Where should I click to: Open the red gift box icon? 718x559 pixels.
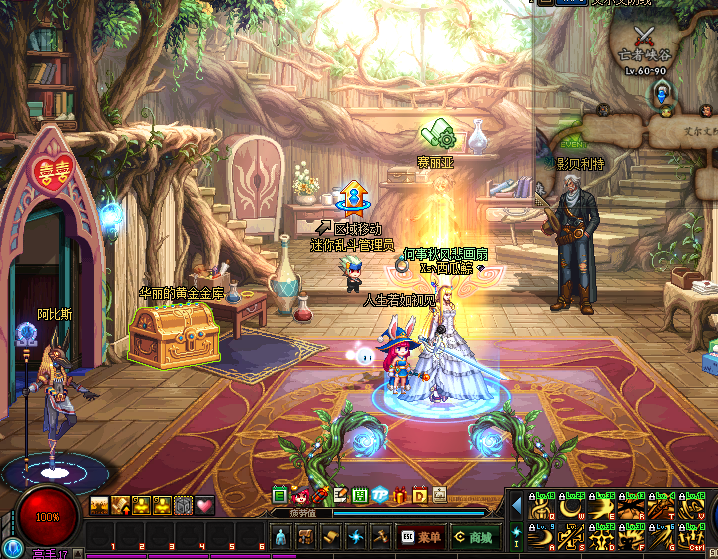pyautogui.click(x=401, y=495)
